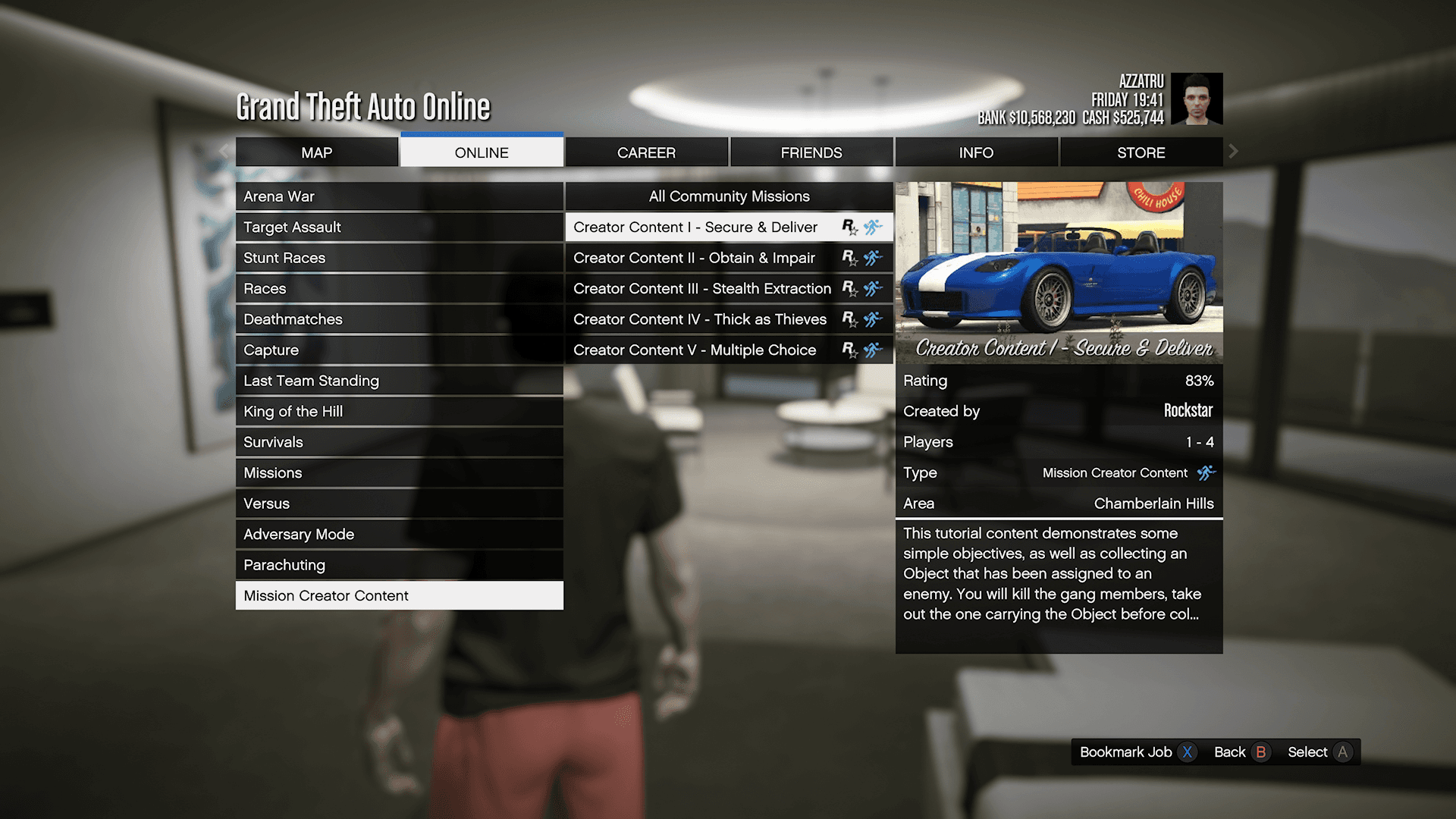This screenshot has width=1456, height=819.
Task: Click the right arrow past the STORE tab
Action: click(x=1233, y=152)
